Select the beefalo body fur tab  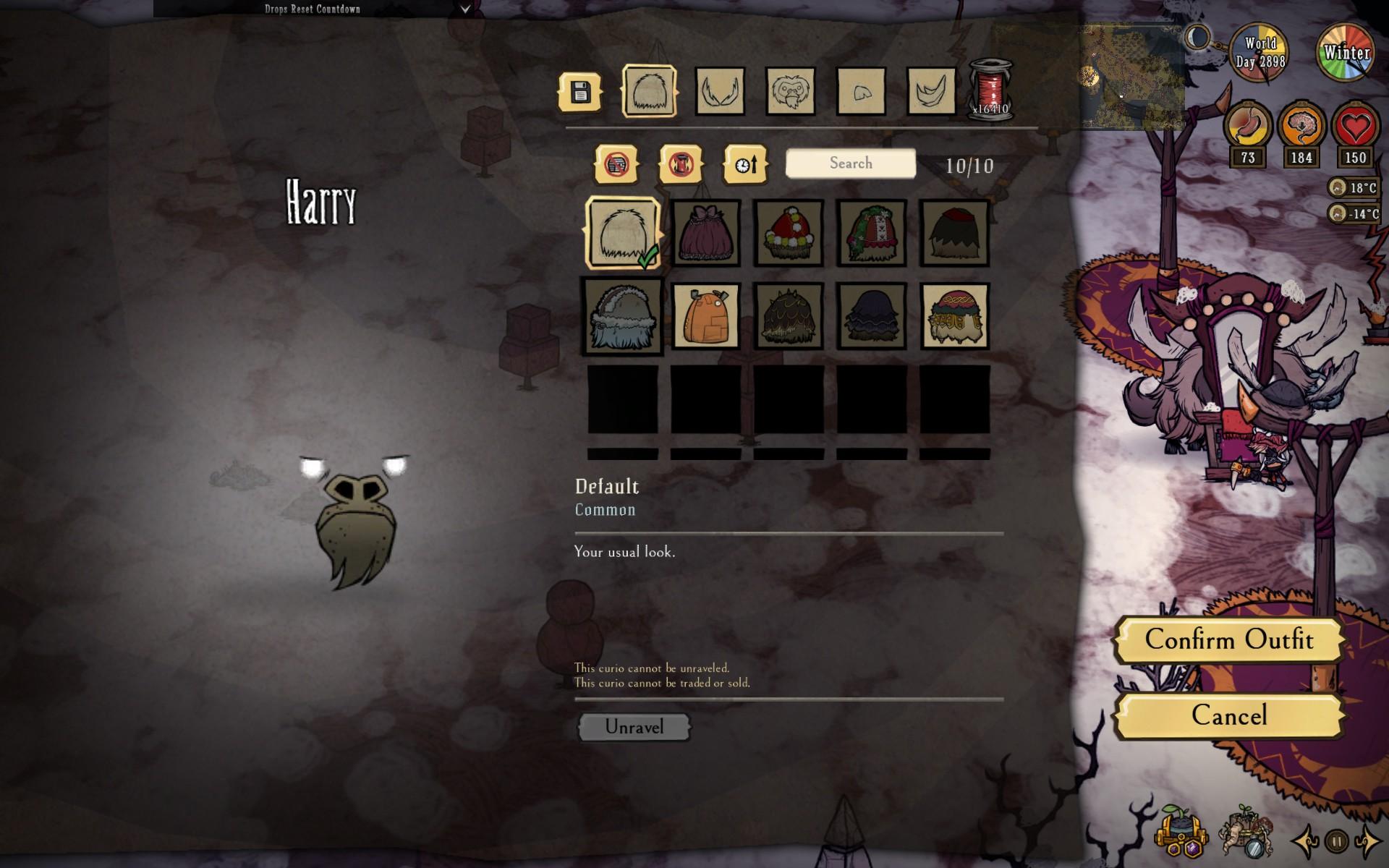(x=649, y=92)
